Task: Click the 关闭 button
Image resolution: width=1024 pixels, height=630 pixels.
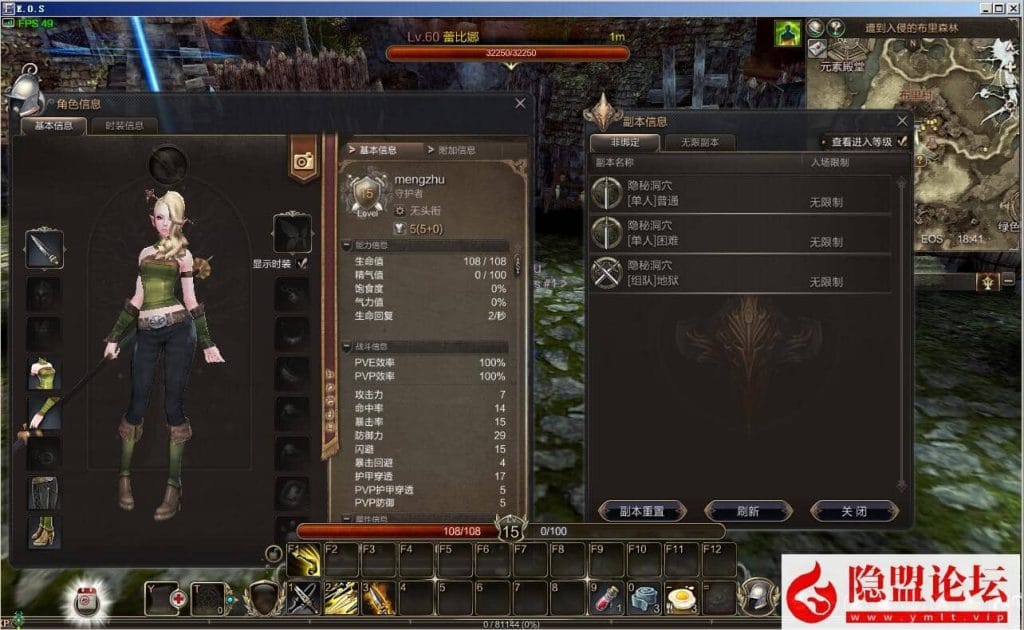Action: click(853, 511)
